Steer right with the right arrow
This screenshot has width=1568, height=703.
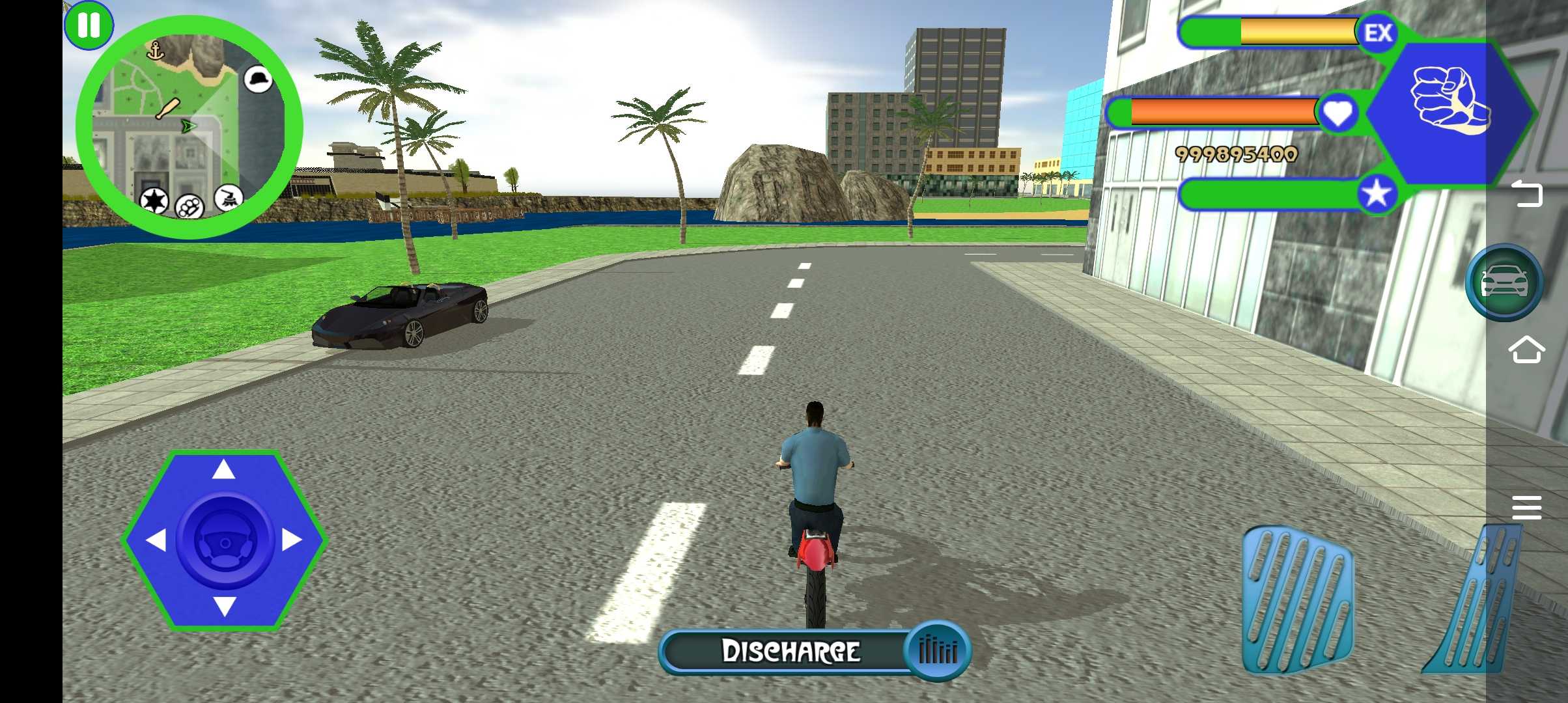coord(292,540)
